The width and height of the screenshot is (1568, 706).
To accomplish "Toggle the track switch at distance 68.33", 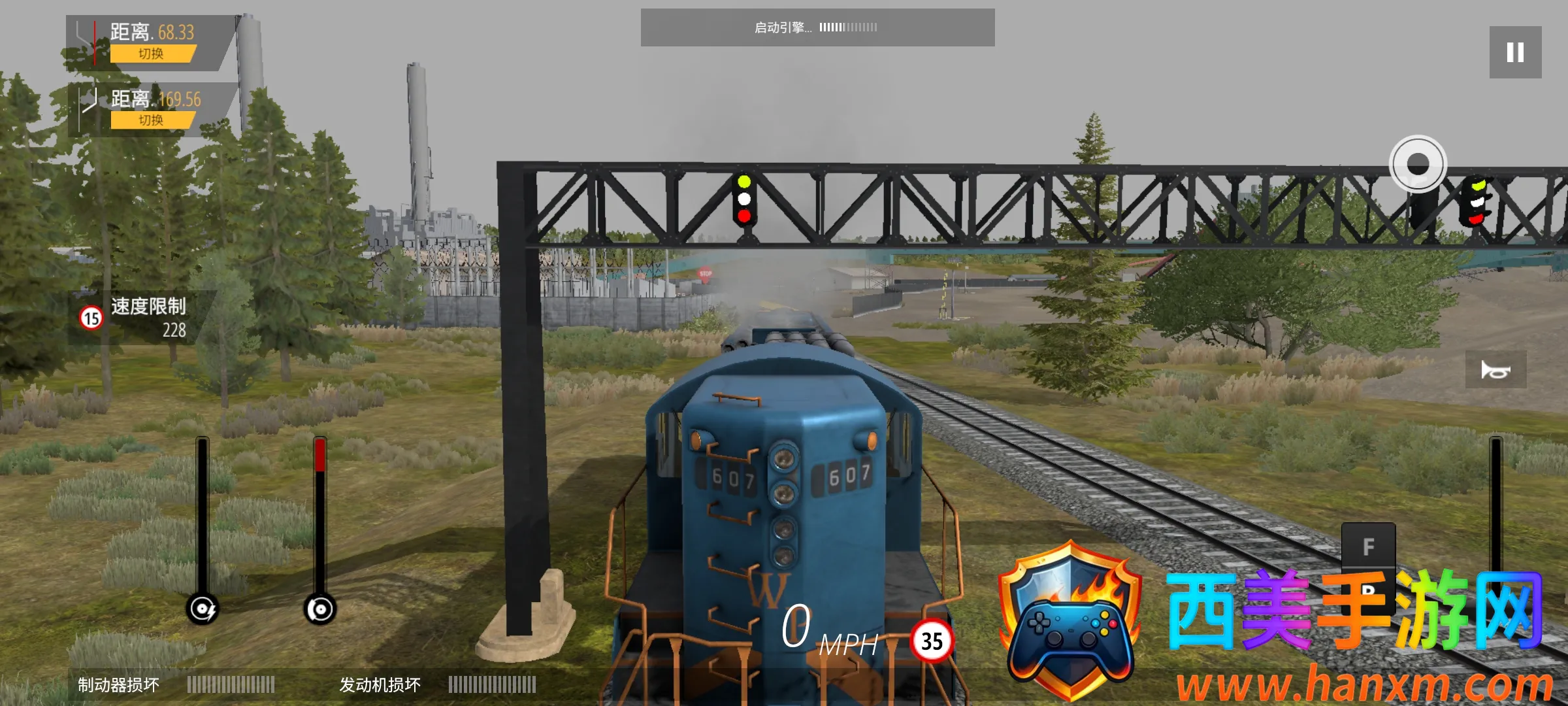I will pyautogui.click(x=152, y=54).
